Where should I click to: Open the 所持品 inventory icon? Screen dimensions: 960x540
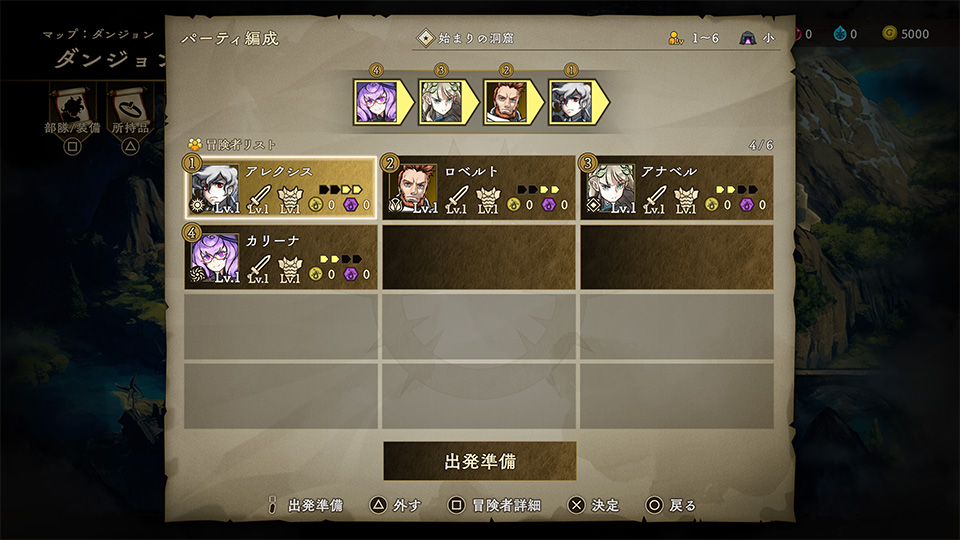coord(130,107)
